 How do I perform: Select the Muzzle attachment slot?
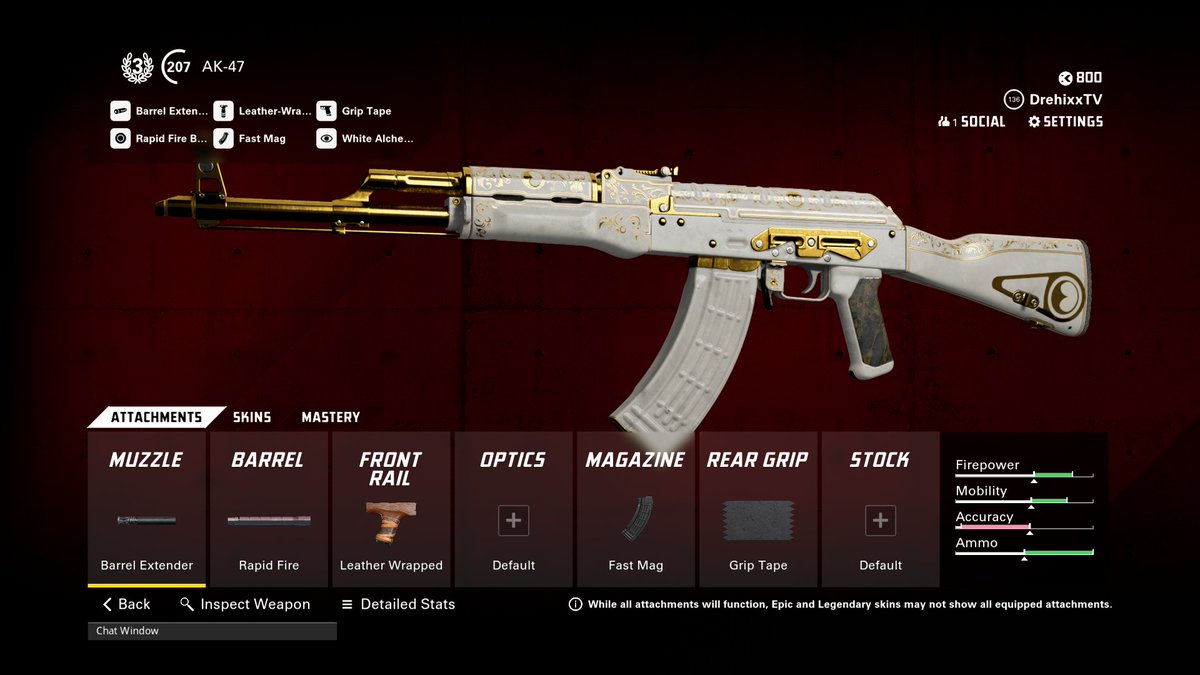146,510
